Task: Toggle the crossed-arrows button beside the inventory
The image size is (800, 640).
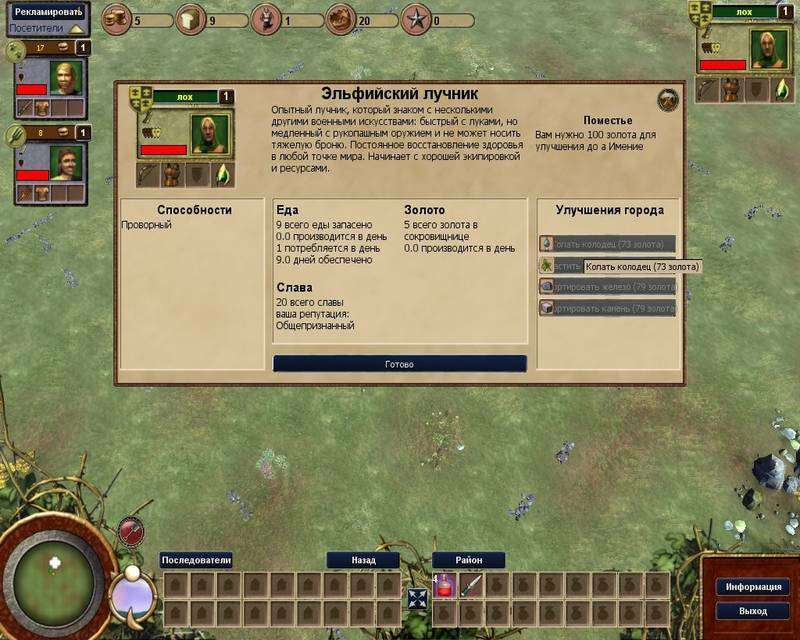Action: coord(416,600)
